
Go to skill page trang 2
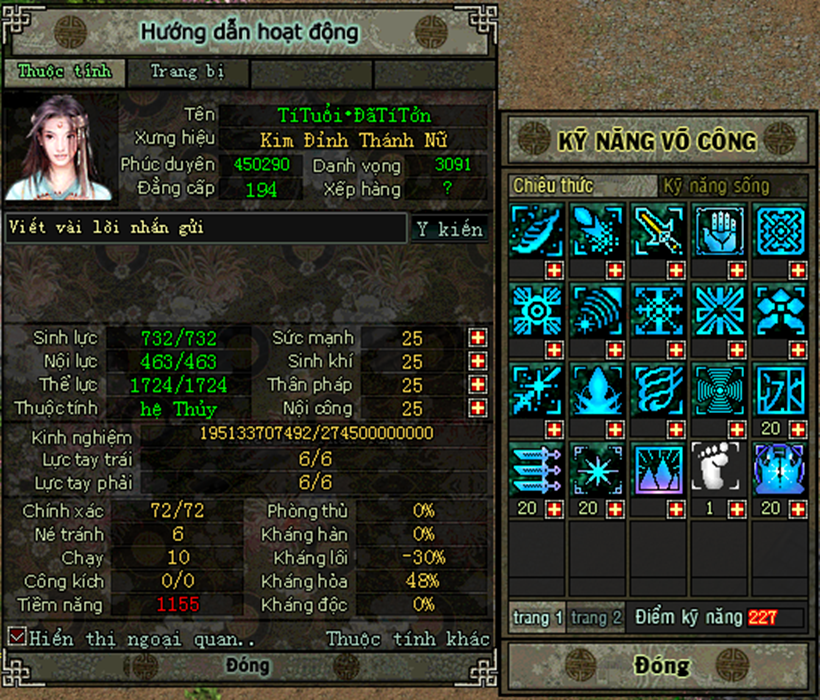tap(597, 618)
